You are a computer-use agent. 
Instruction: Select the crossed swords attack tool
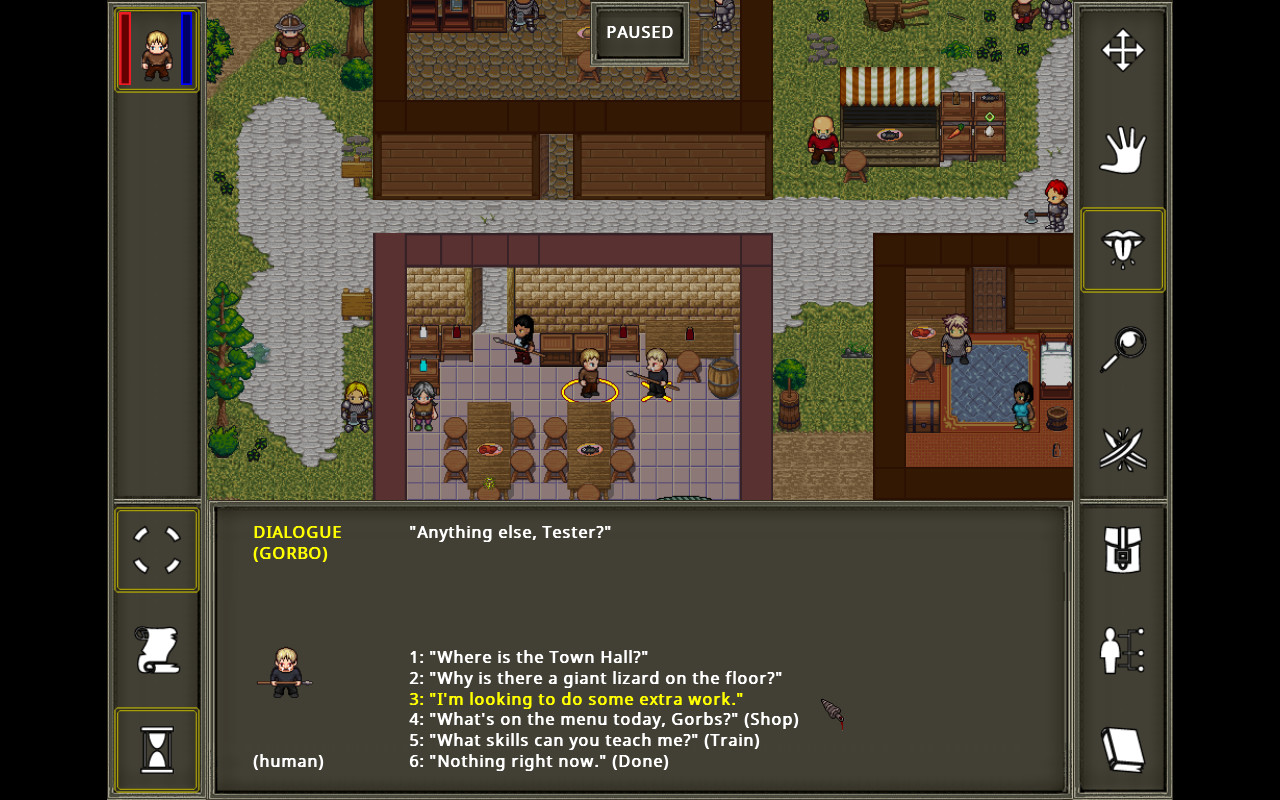pyautogui.click(x=1121, y=448)
